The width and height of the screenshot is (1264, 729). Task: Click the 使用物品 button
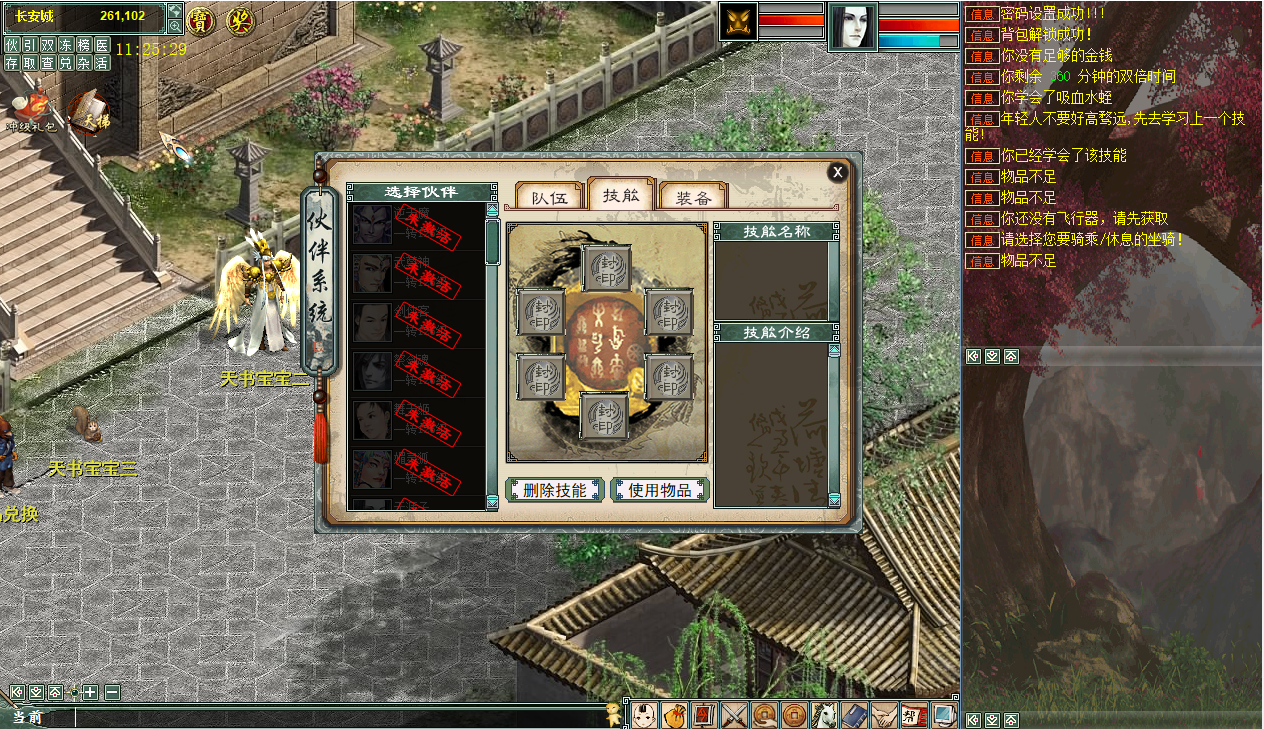point(660,490)
